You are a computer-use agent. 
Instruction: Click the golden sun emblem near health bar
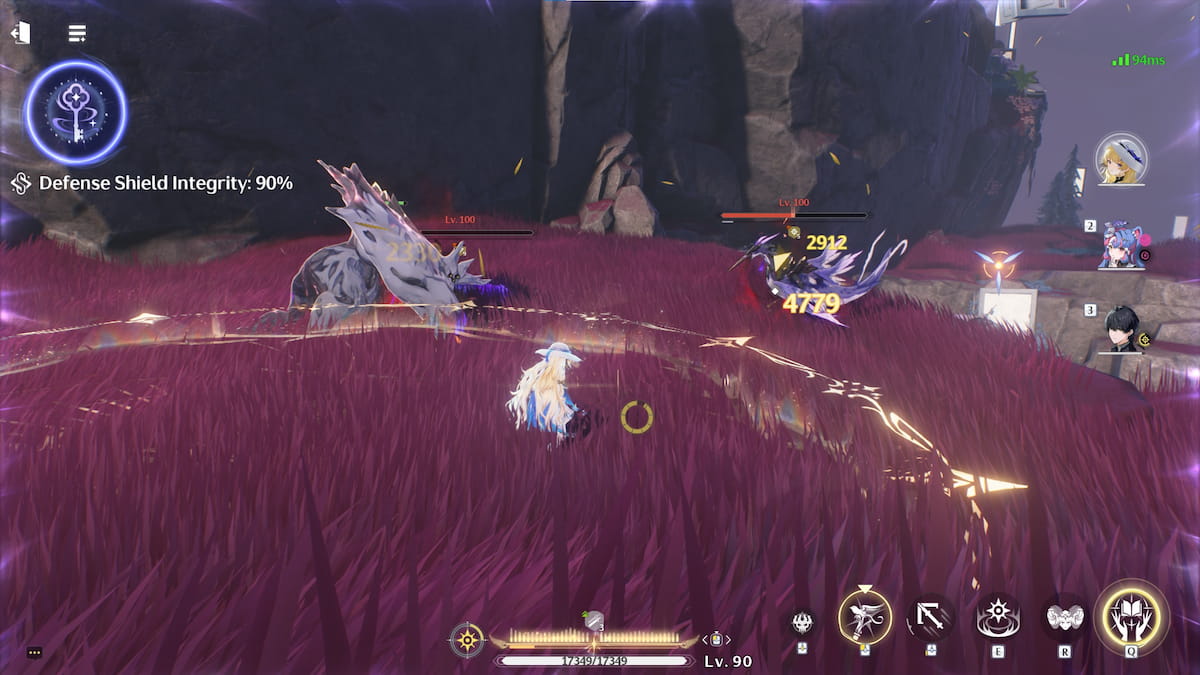click(x=467, y=639)
